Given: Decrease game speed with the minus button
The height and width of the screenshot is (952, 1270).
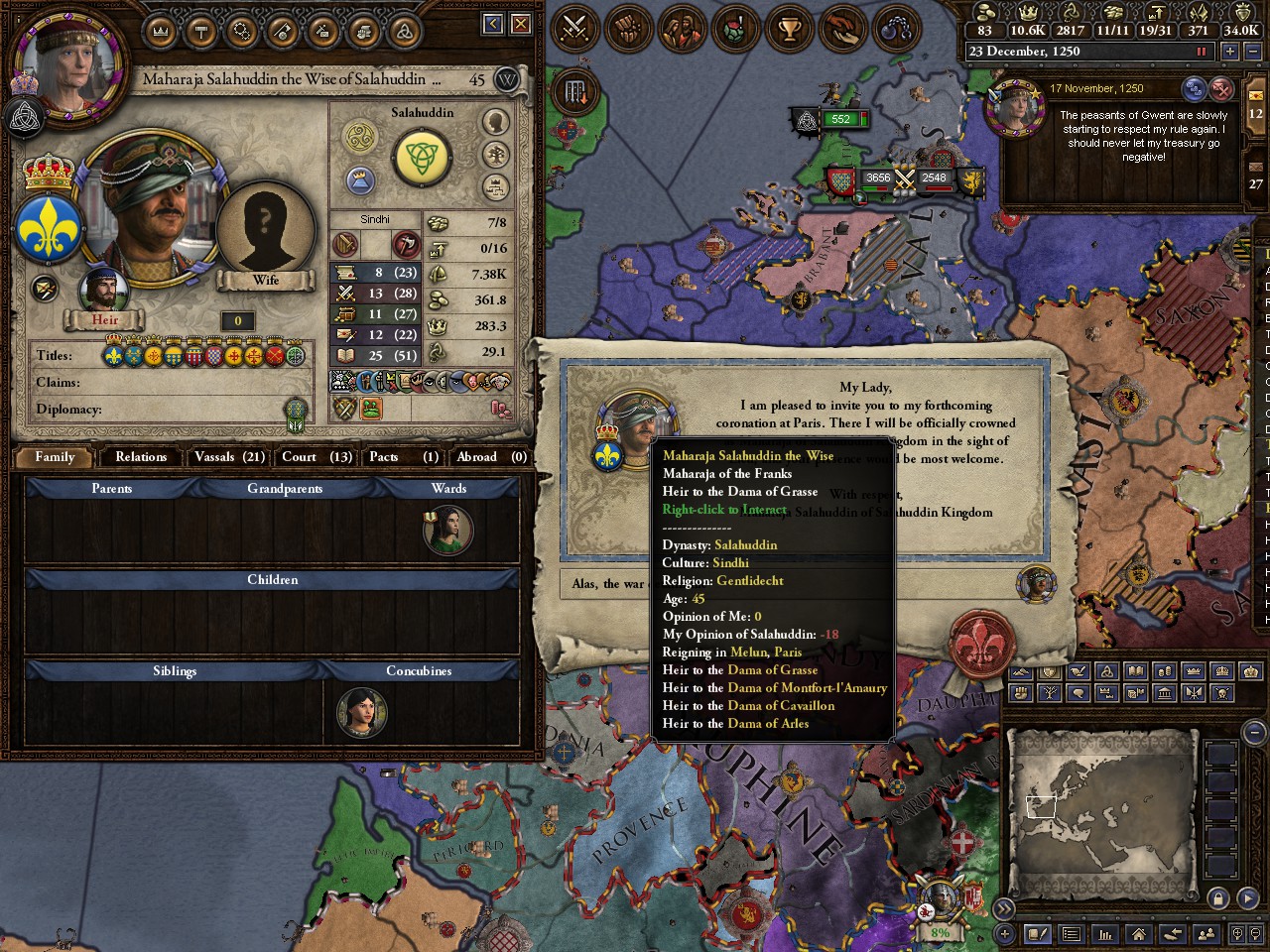Looking at the screenshot, I should (x=1252, y=52).
